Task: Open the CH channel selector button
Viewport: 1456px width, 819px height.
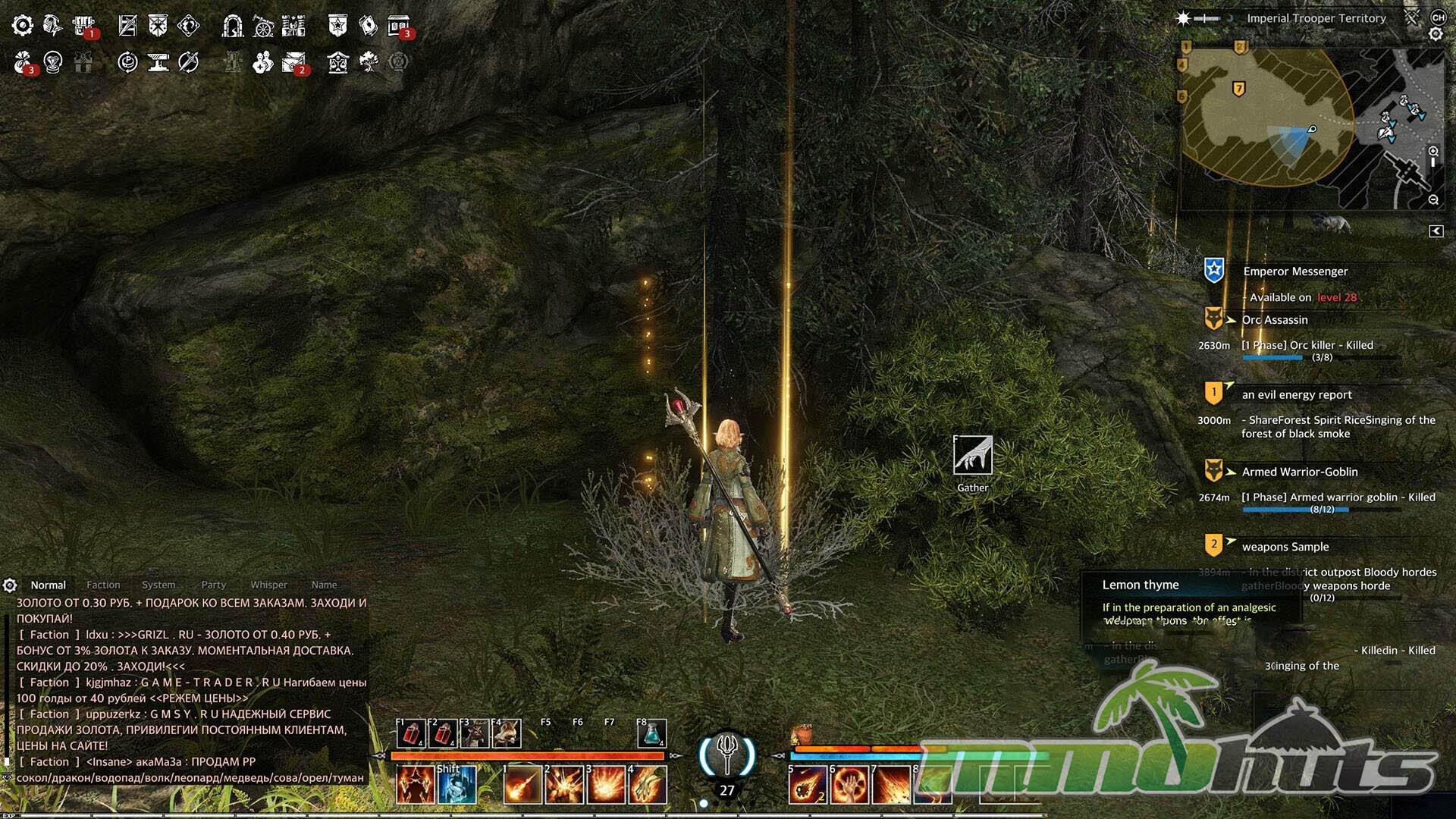Action: pos(1438,17)
